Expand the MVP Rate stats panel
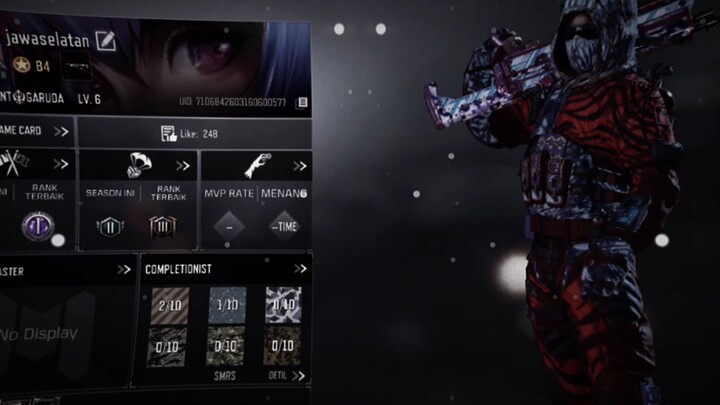This screenshot has height=405, width=720. (x=299, y=166)
